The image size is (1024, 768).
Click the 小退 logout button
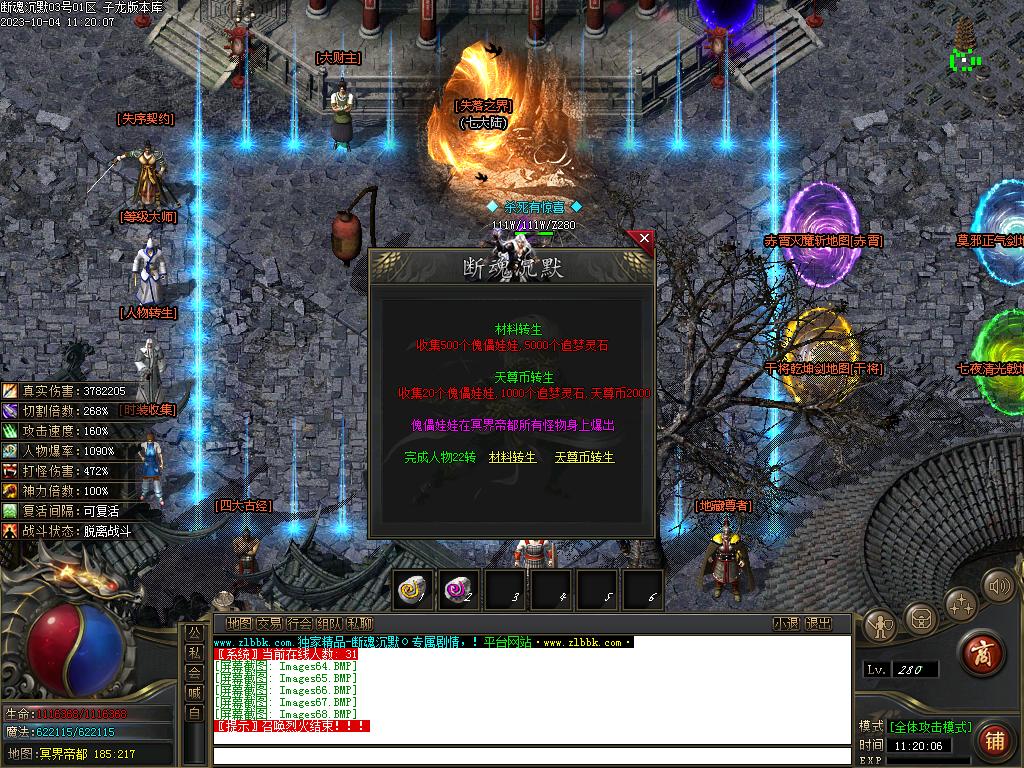tap(785, 623)
